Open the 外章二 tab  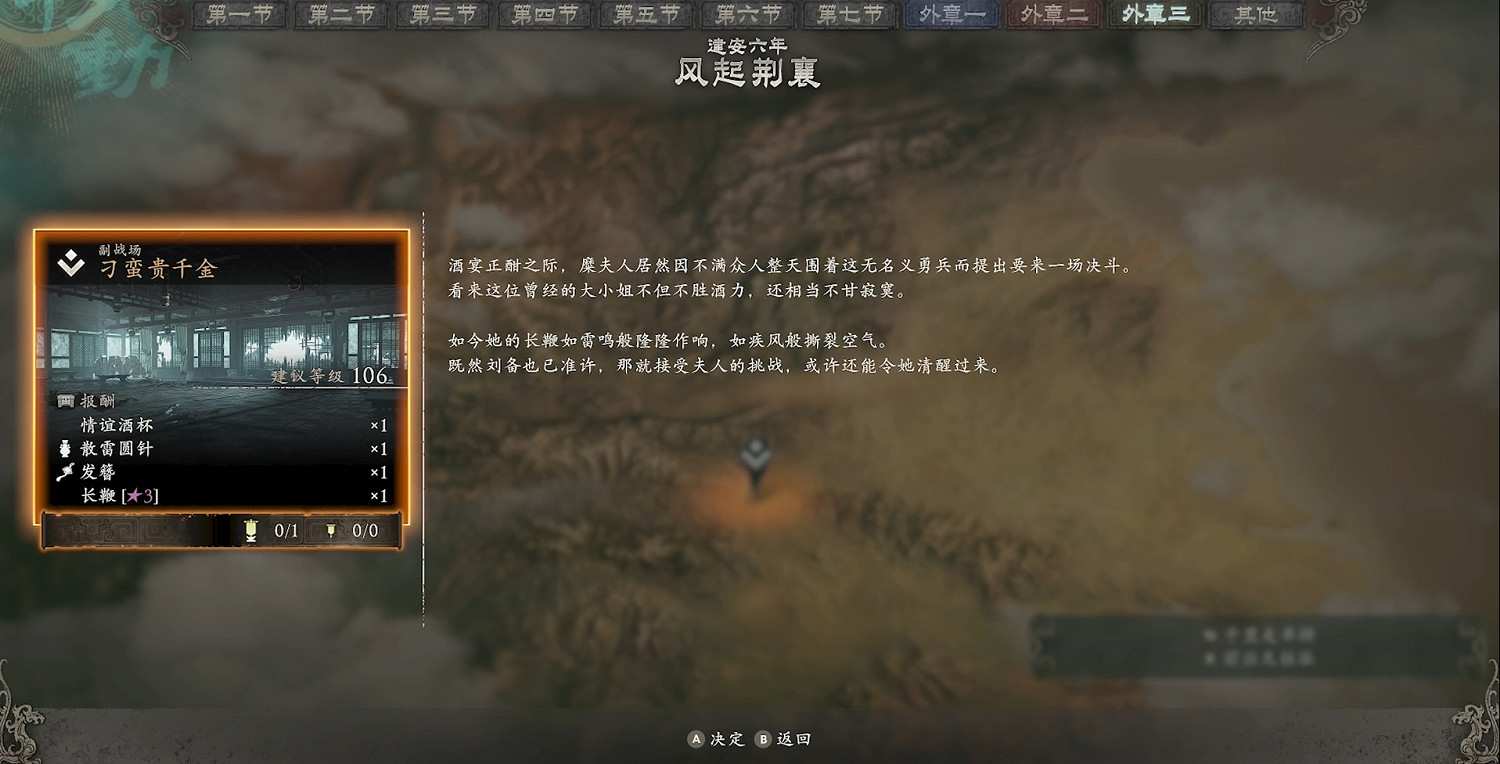1052,15
